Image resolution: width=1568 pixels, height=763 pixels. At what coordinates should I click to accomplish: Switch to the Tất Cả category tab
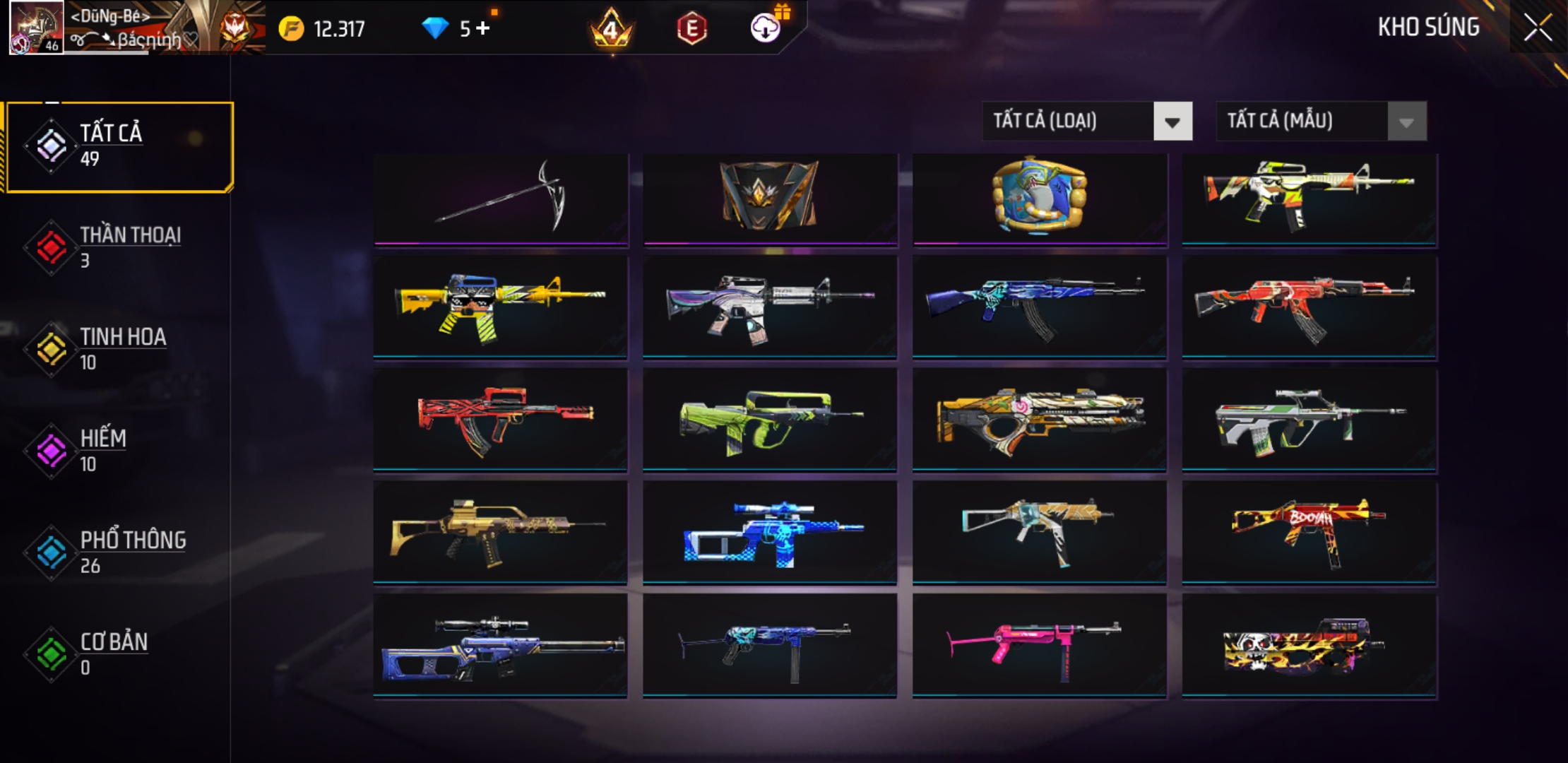pyautogui.click(x=120, y=146)
